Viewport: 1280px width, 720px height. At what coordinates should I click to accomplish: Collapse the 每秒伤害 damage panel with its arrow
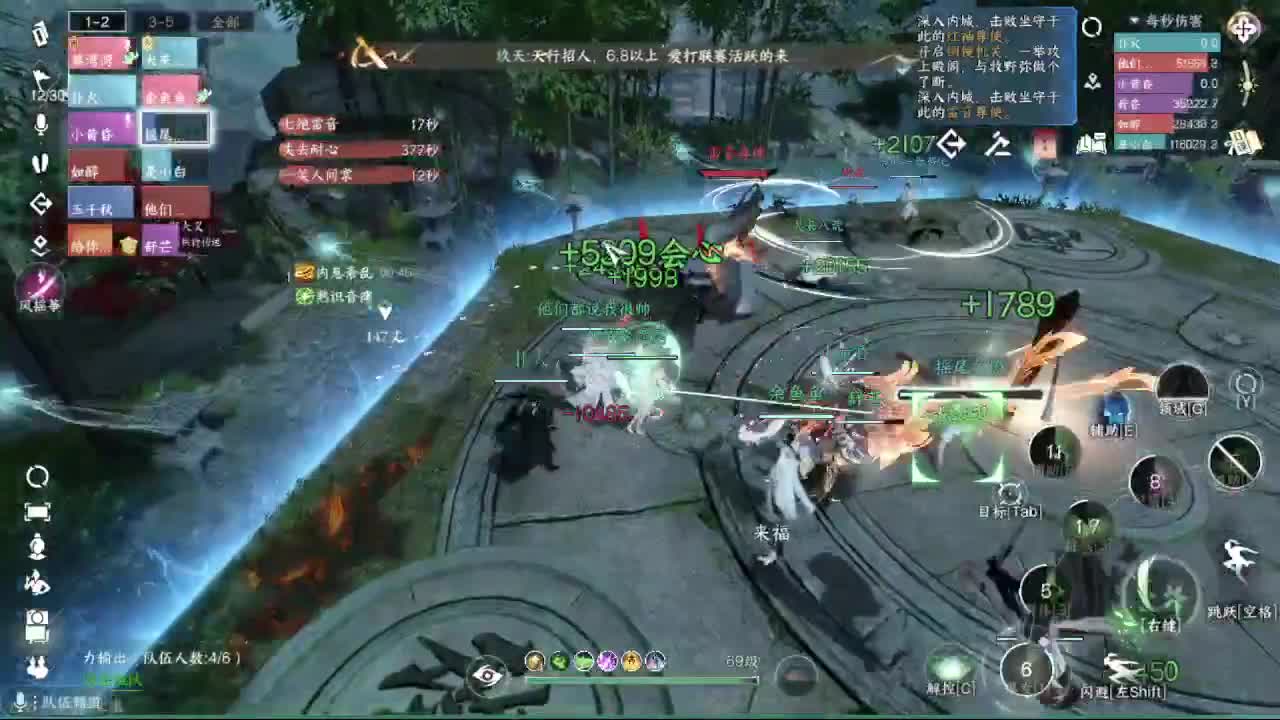pos(1134,20)
